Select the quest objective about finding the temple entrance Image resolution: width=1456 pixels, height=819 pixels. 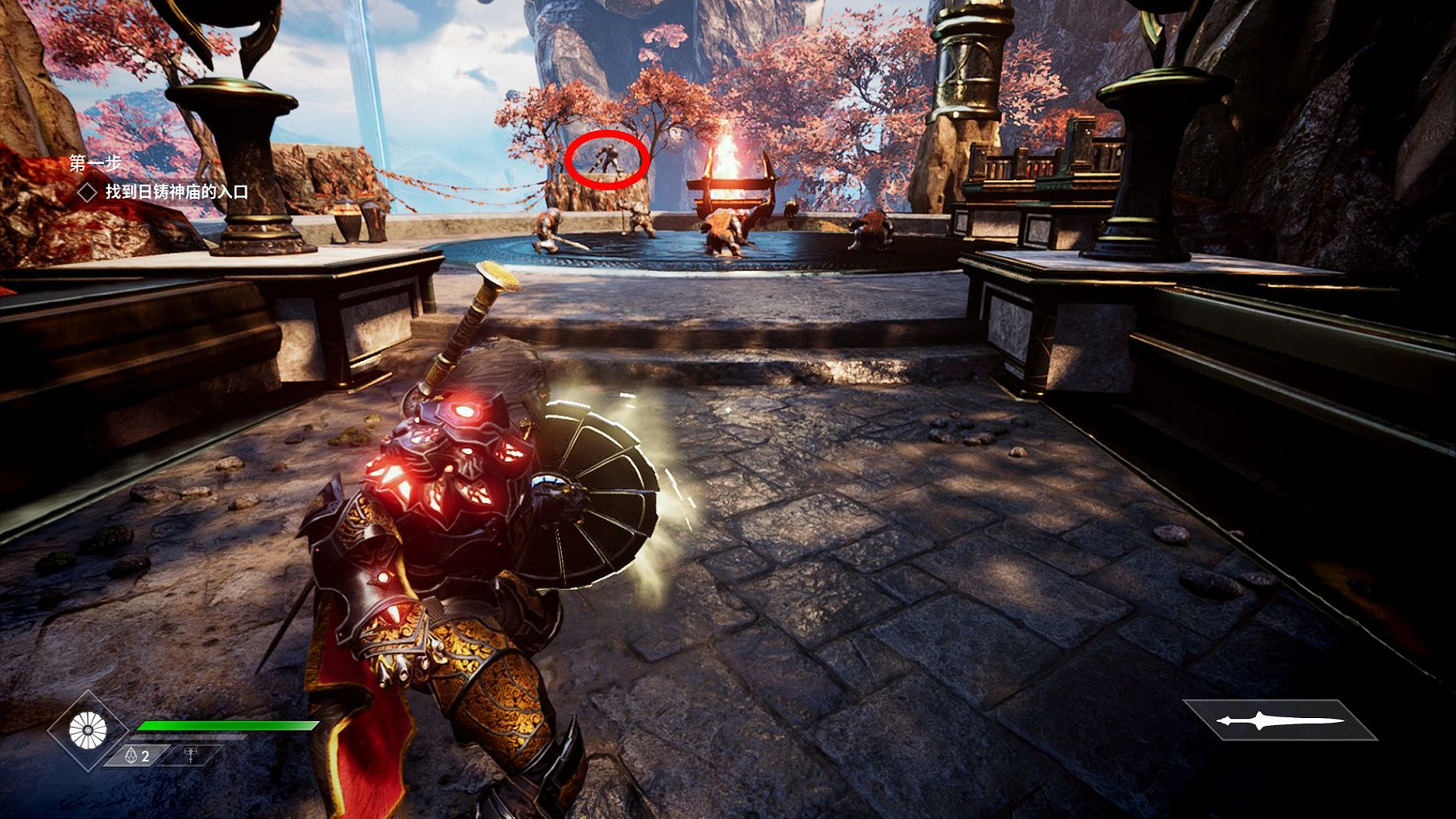176,192
